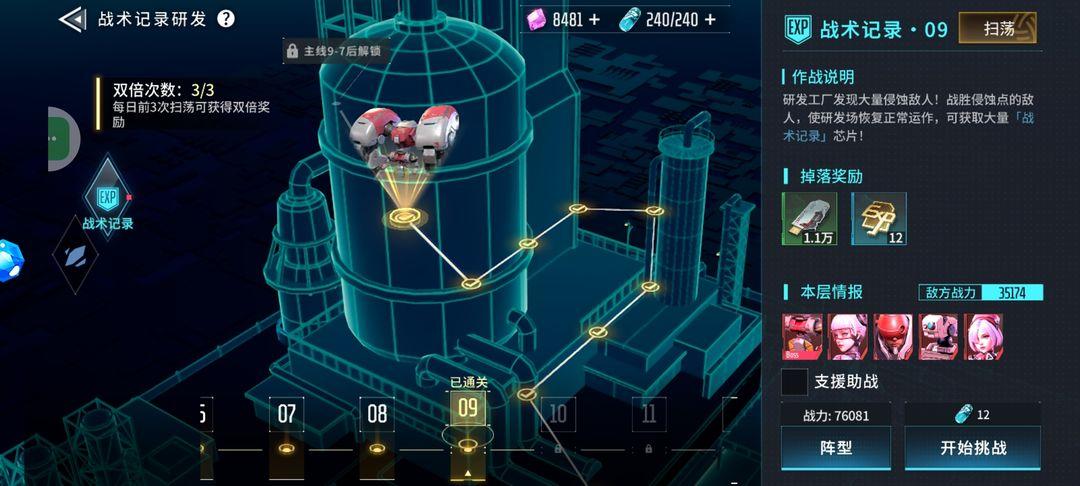Start the challenge with 开始挑战
Image resolution: width=1080 pixels, height=486 pixels.
pyautogui.click(x=972, y=448)
